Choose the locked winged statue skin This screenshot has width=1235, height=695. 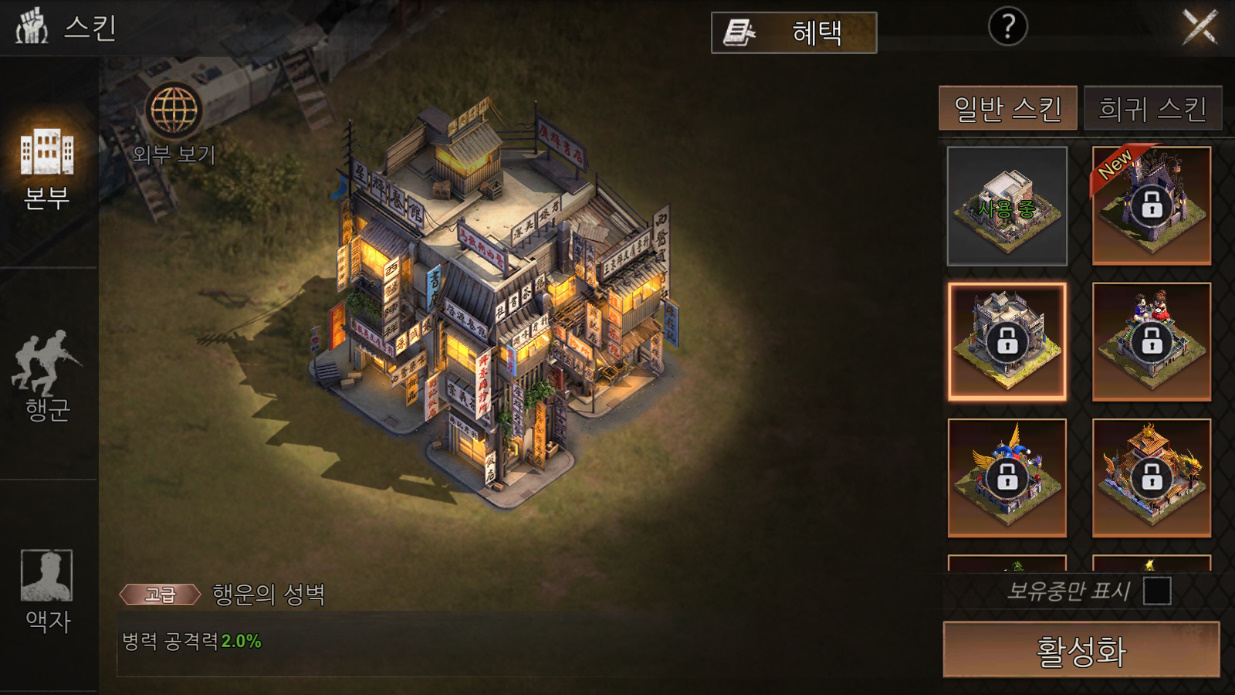pyautogui.click(x=1007, y=477)
